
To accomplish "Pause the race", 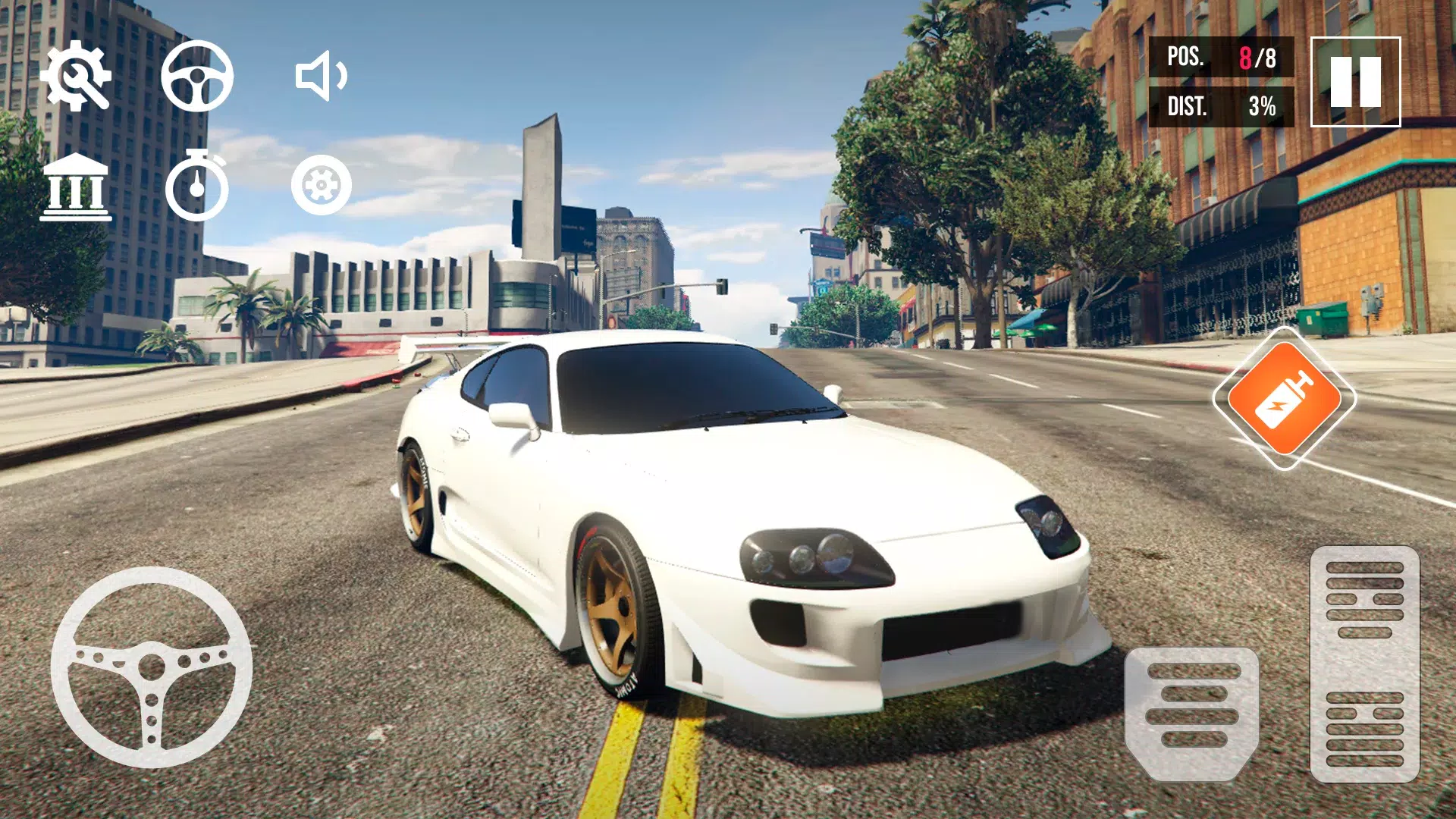I will coord(1355,82).
